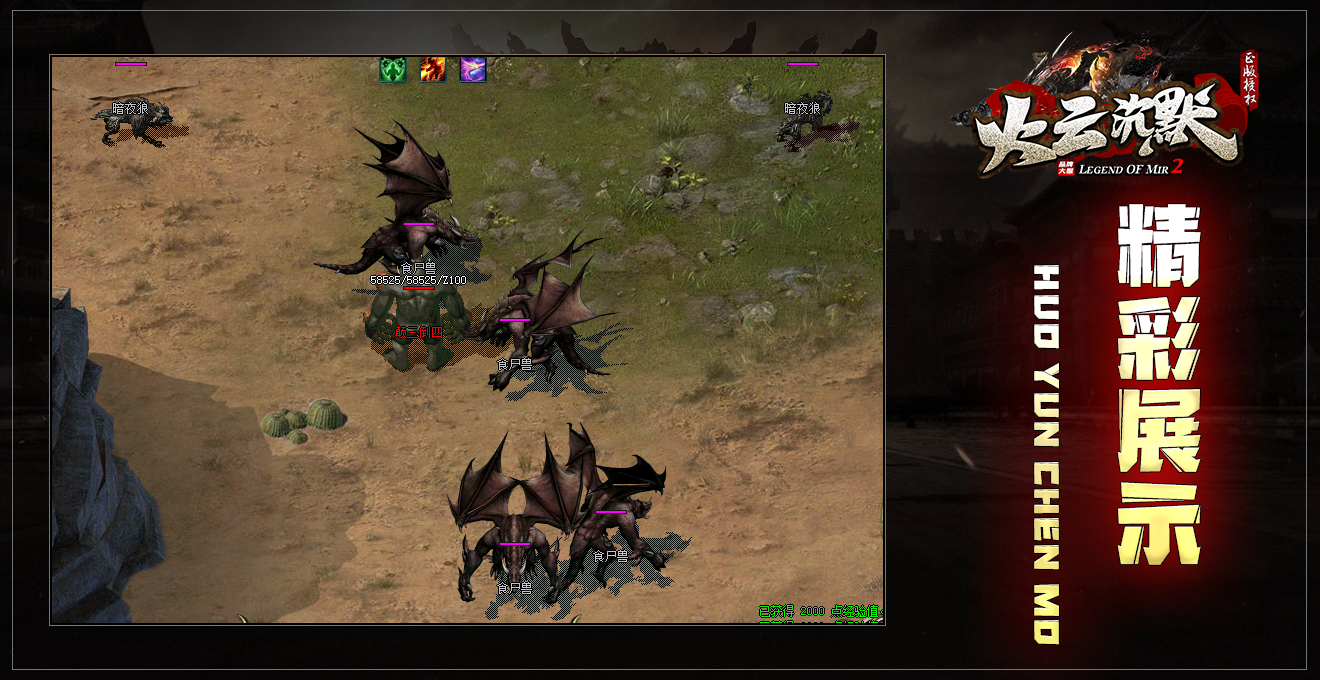Screen dimensions: 1320x680
Task: View the gameplay screenshot thumbnail
Action: pos(467,340)
